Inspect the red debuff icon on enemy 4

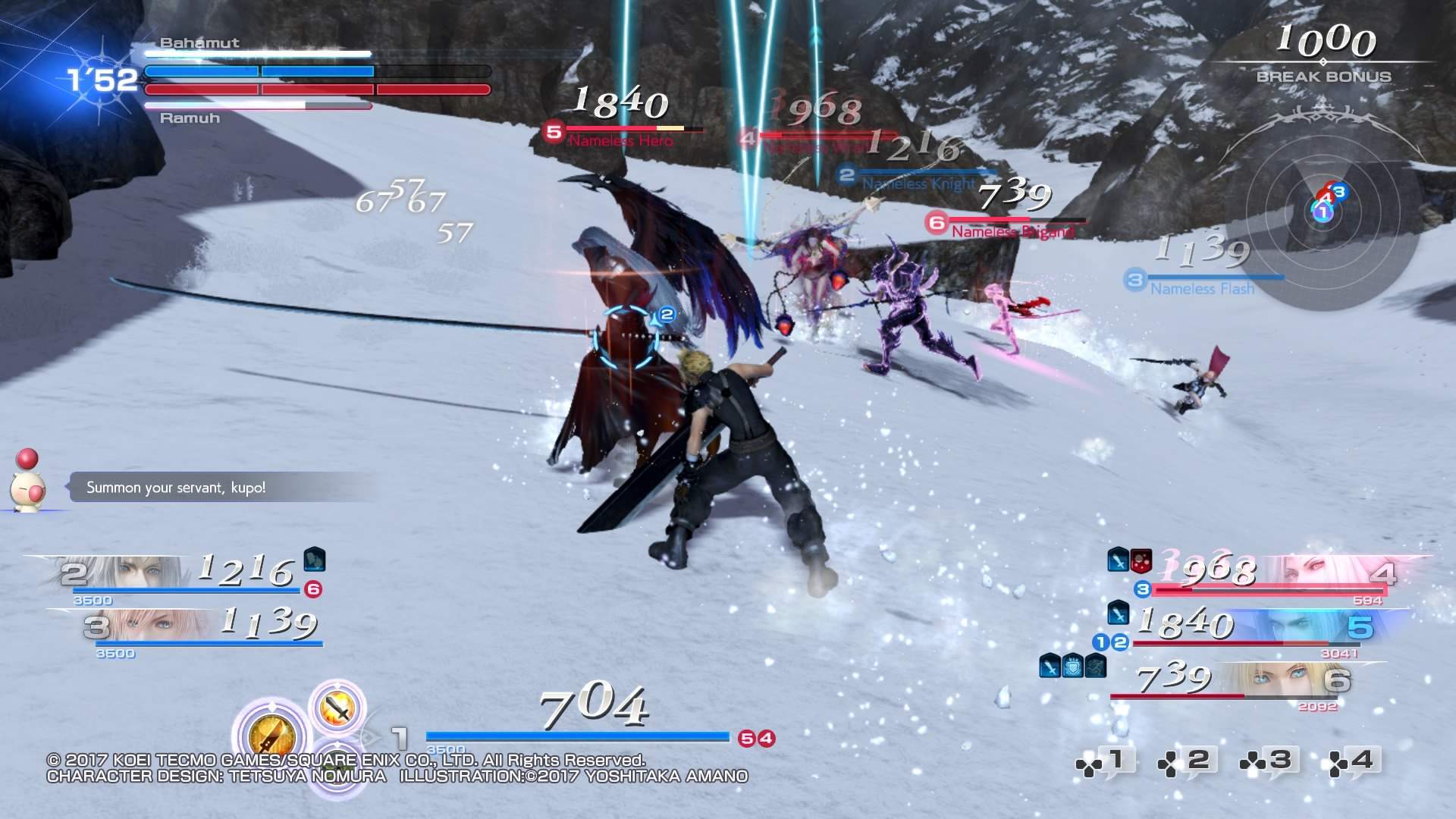click(x=1141, y=560)
